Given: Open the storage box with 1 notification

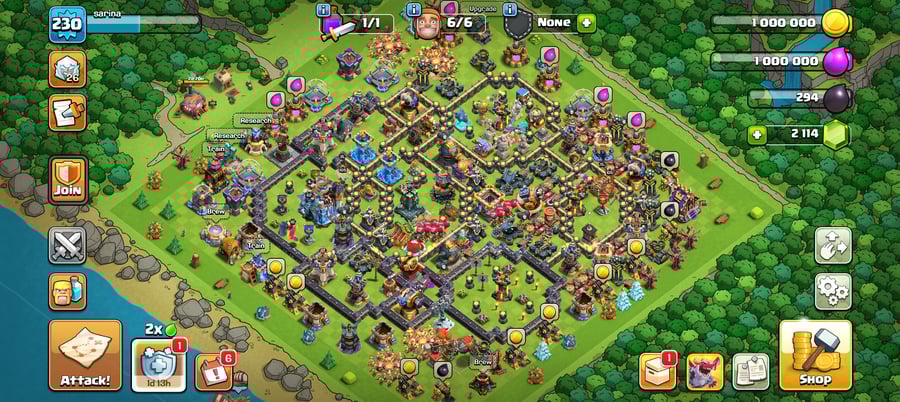Looking at the screenshot, I should click(x=658, y=371).
